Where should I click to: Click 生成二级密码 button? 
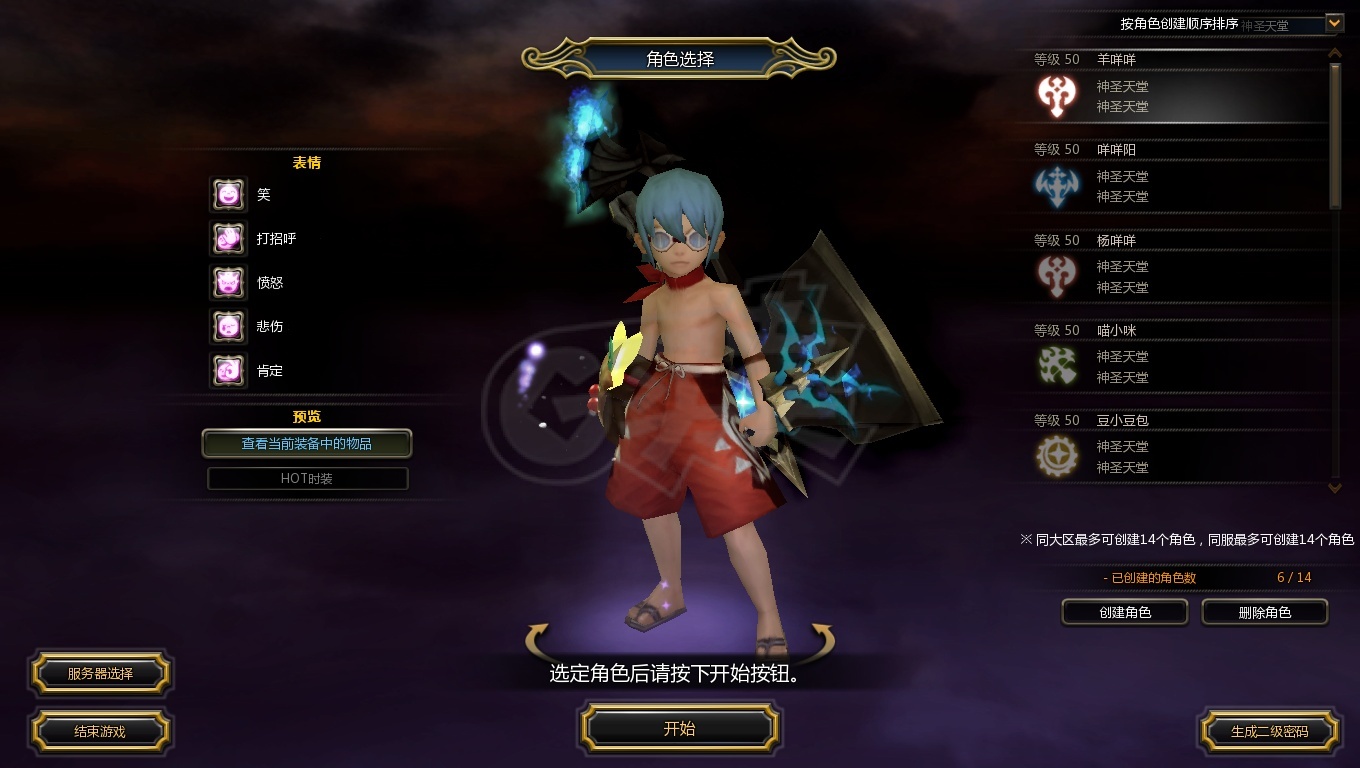pyautogui.click(x=1269, y=731)
